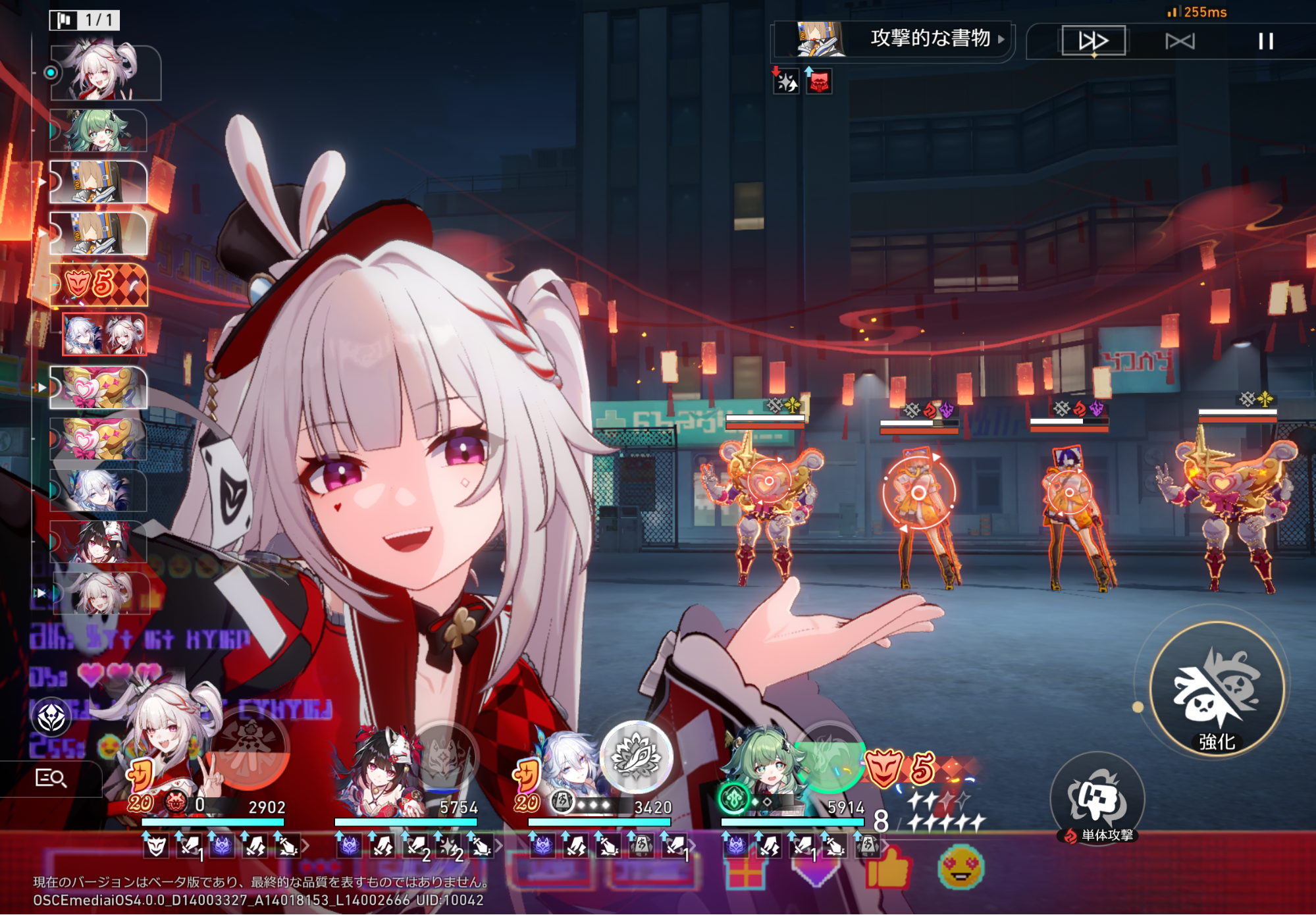Toggle the double-speed fast forward button
The width and height of the screenshot is (1316, 915).
[x=1093, y=41]
